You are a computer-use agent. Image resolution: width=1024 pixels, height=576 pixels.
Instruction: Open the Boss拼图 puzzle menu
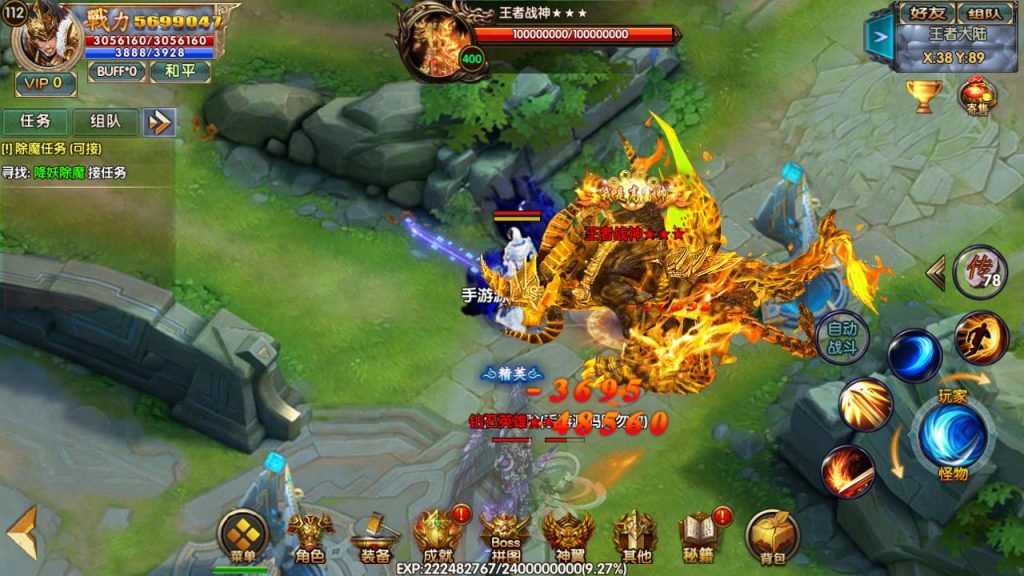[x=504, y=537]
